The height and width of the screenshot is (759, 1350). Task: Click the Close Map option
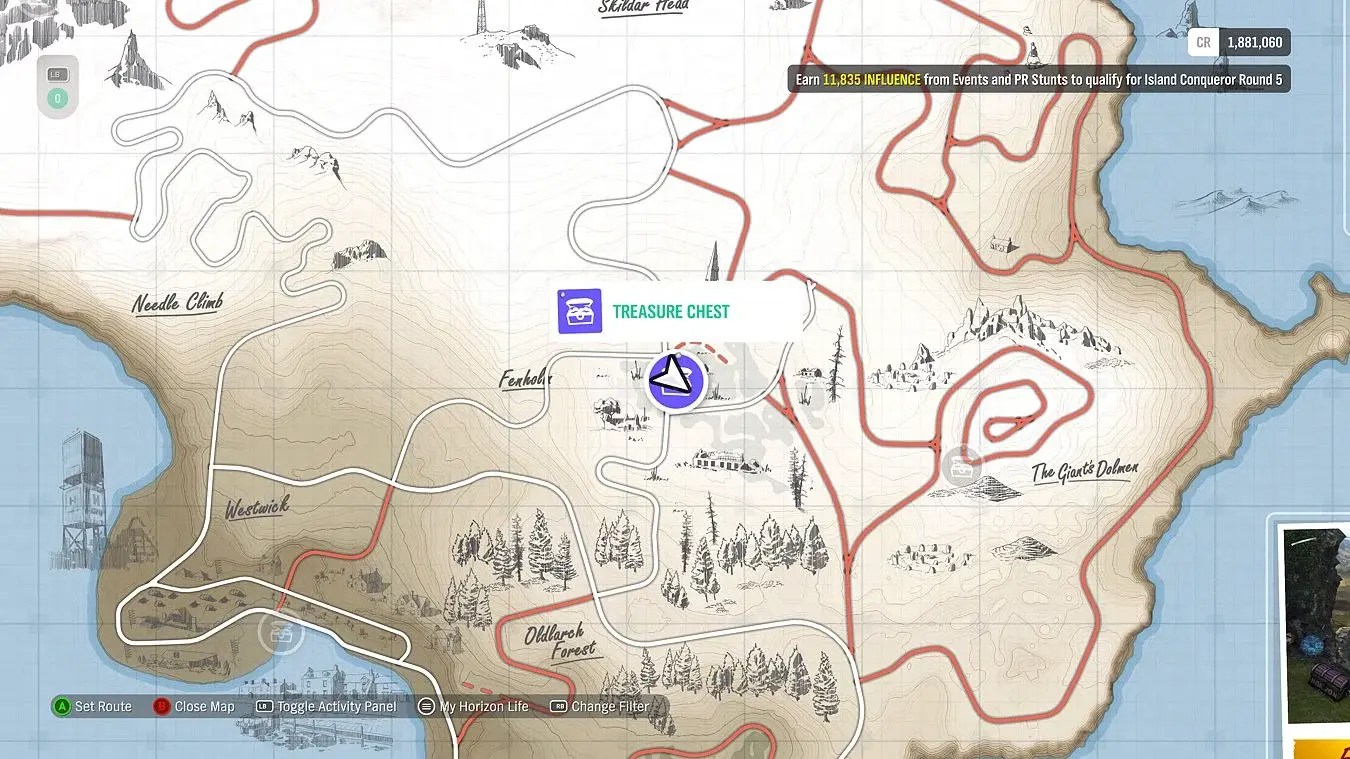point(203,706)
